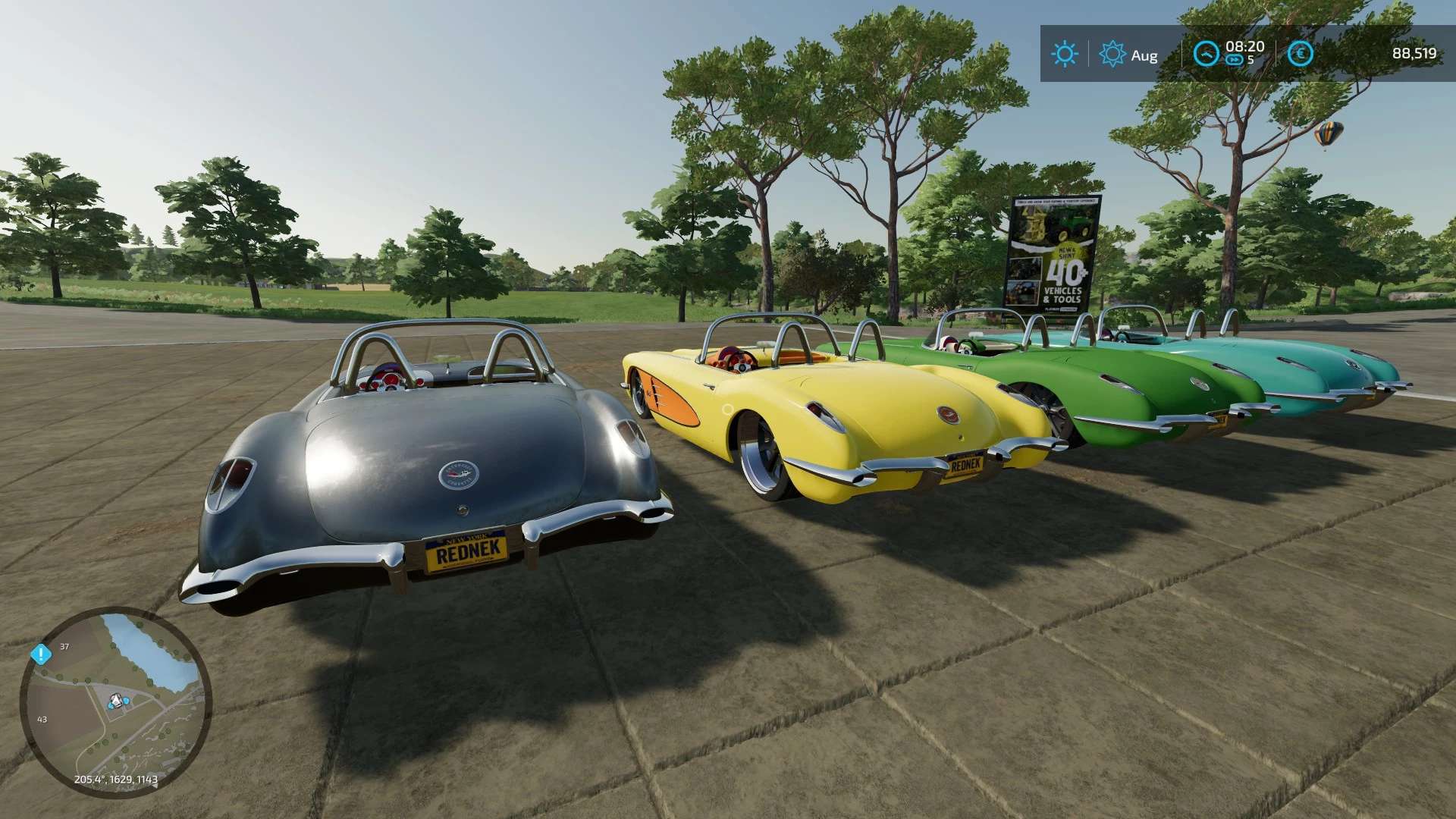Click the season icon beside Aug
This screenshot has height=819, width=1456.
1112,54
